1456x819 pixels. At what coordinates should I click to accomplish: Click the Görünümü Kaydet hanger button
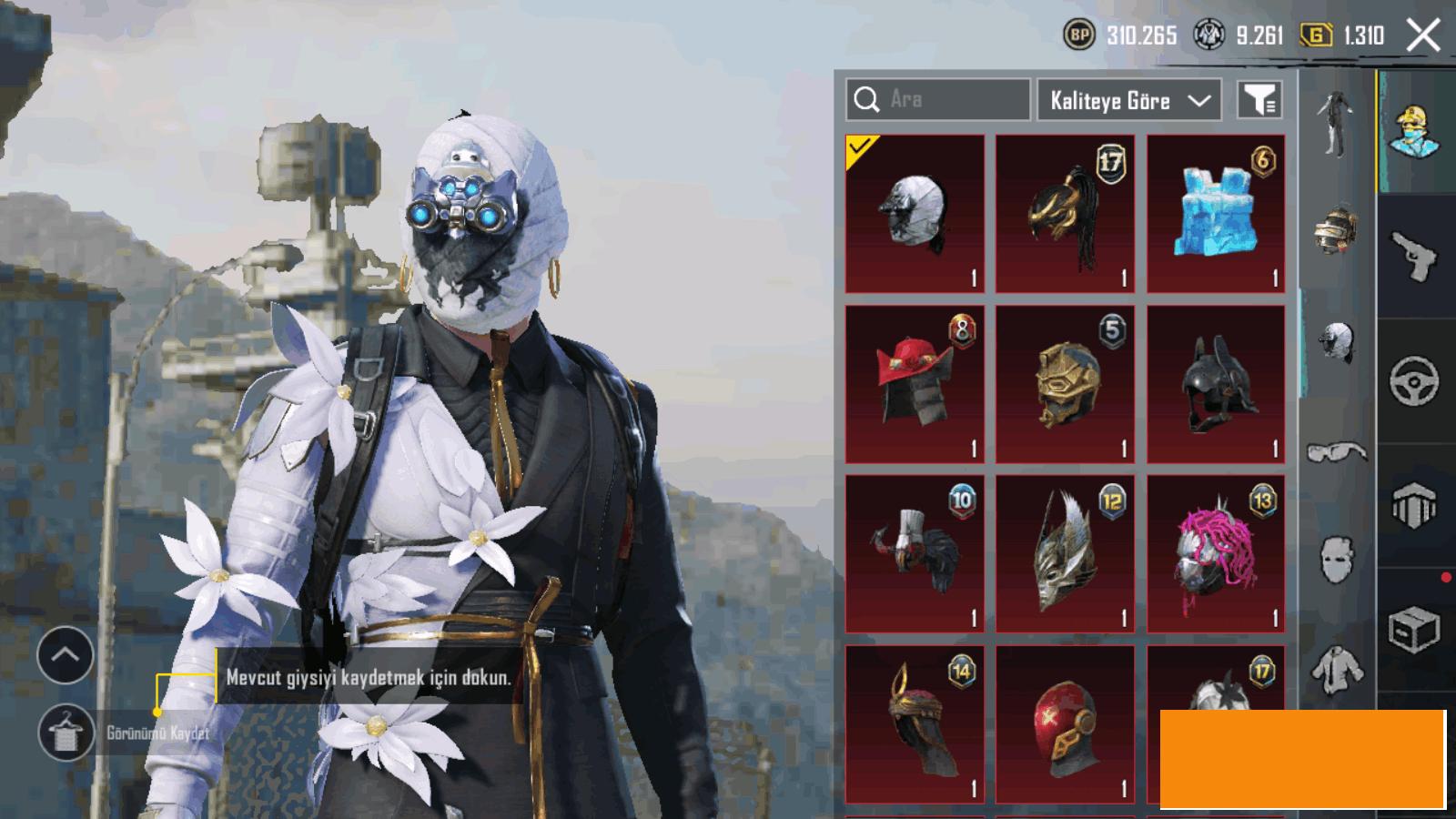66,733
